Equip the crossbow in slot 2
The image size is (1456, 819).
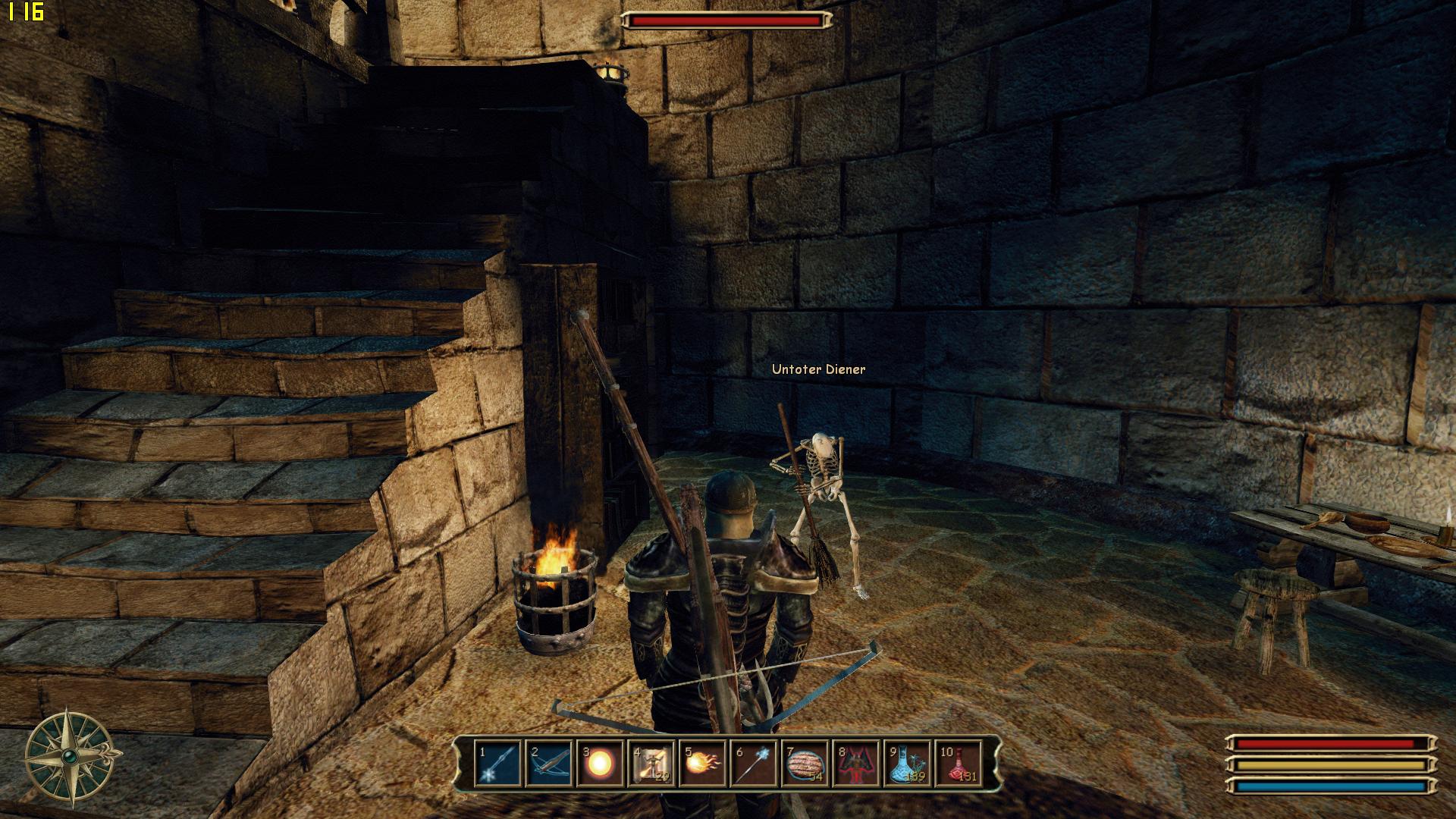pyautogui.click(x=548, y=764)
